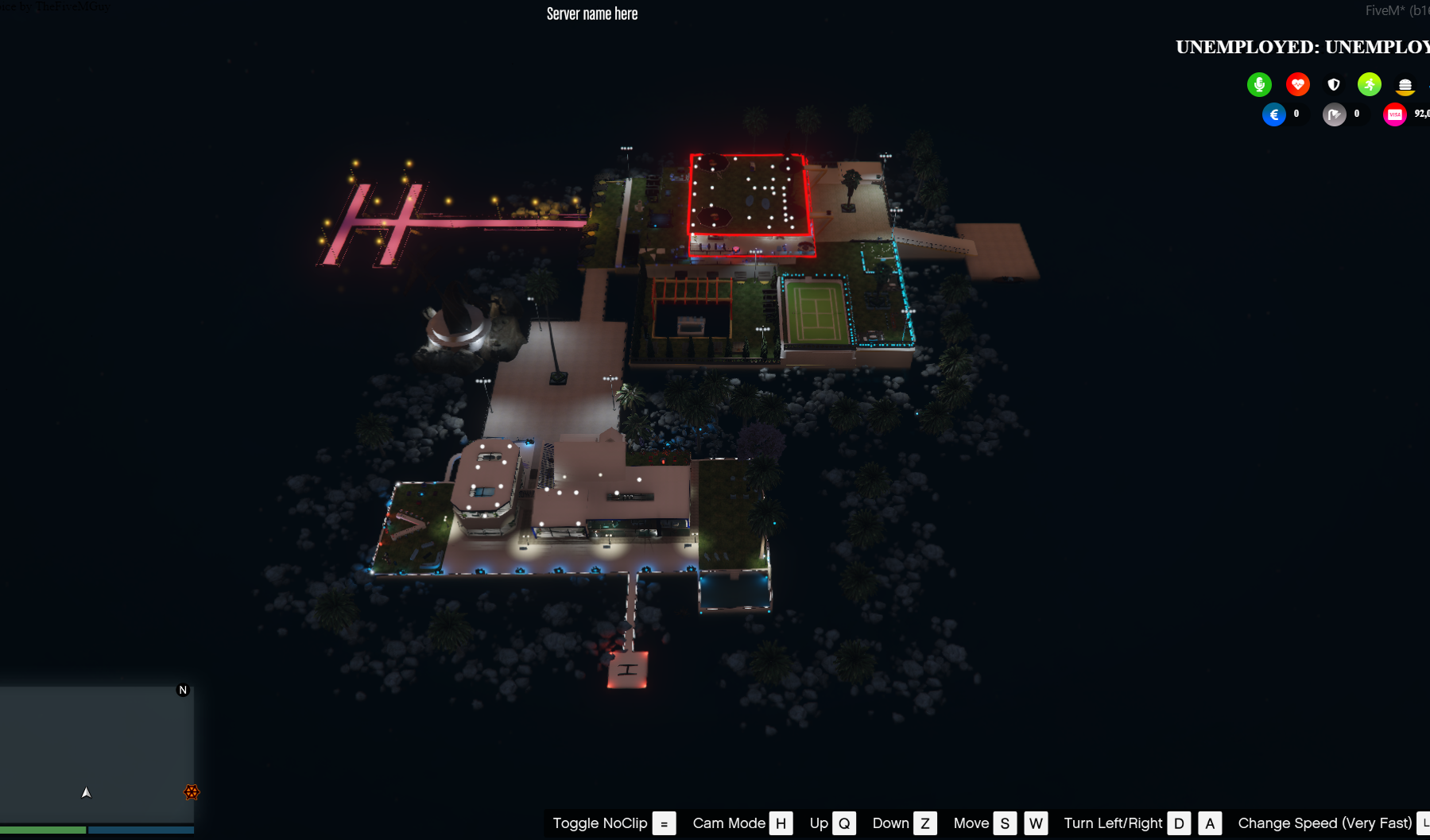This screenshot has height=840, width=1430.
Task: Select the red heart health icon
Action: [x=1297, y=84]
